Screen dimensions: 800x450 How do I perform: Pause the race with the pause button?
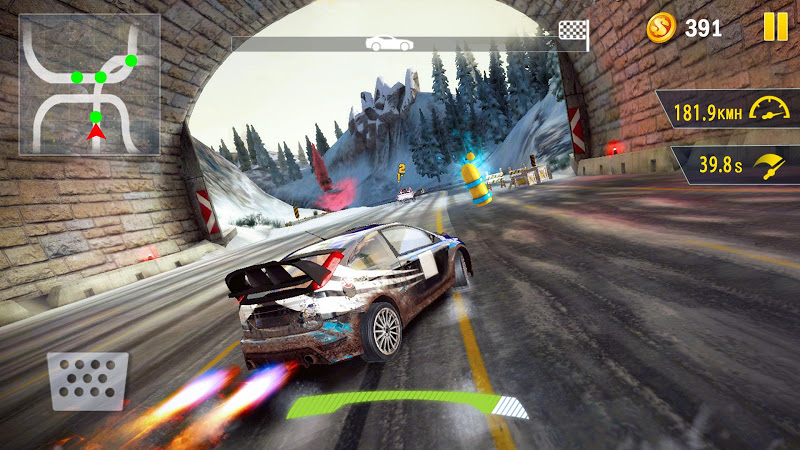[775, 27]
